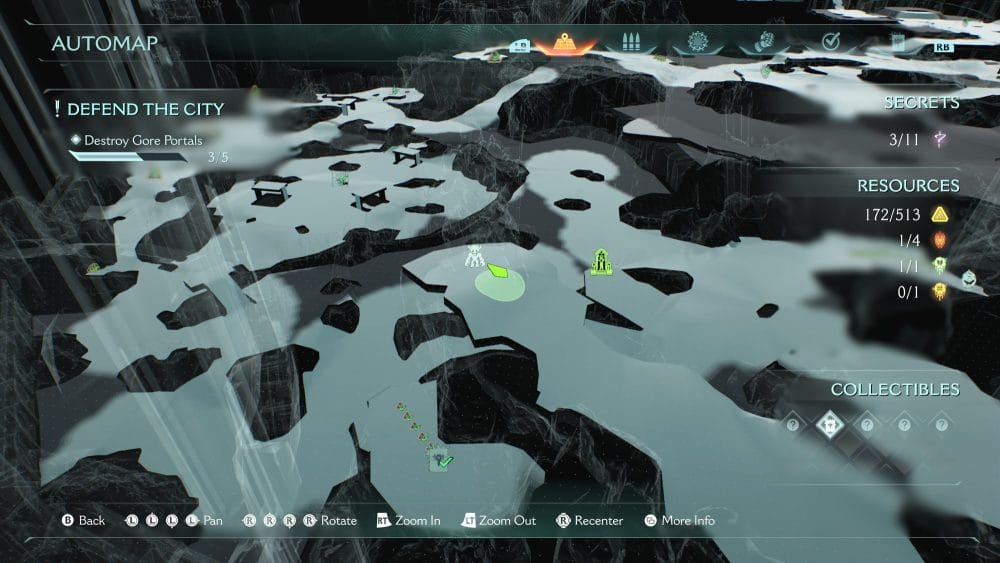Click the white sentinel figure map marker
The width and height of the screenshot is (1000, 563).
point(474,256)
